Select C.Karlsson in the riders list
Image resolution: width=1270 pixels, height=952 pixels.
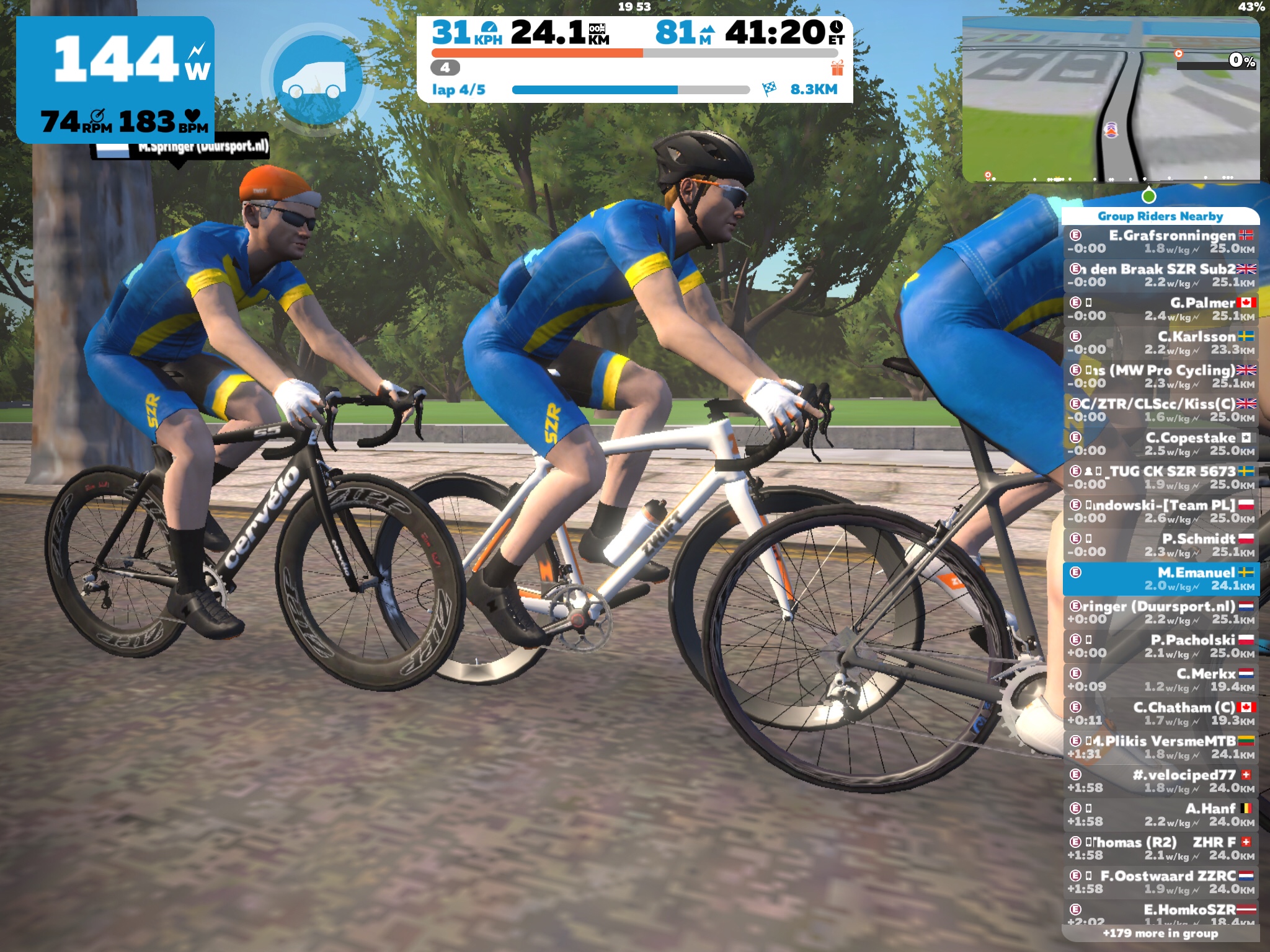tap(1161, 343)
